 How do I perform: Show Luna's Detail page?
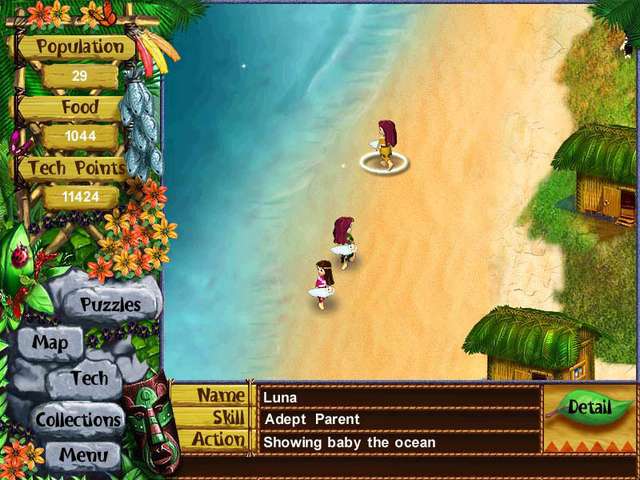click(x=589, y=407)
